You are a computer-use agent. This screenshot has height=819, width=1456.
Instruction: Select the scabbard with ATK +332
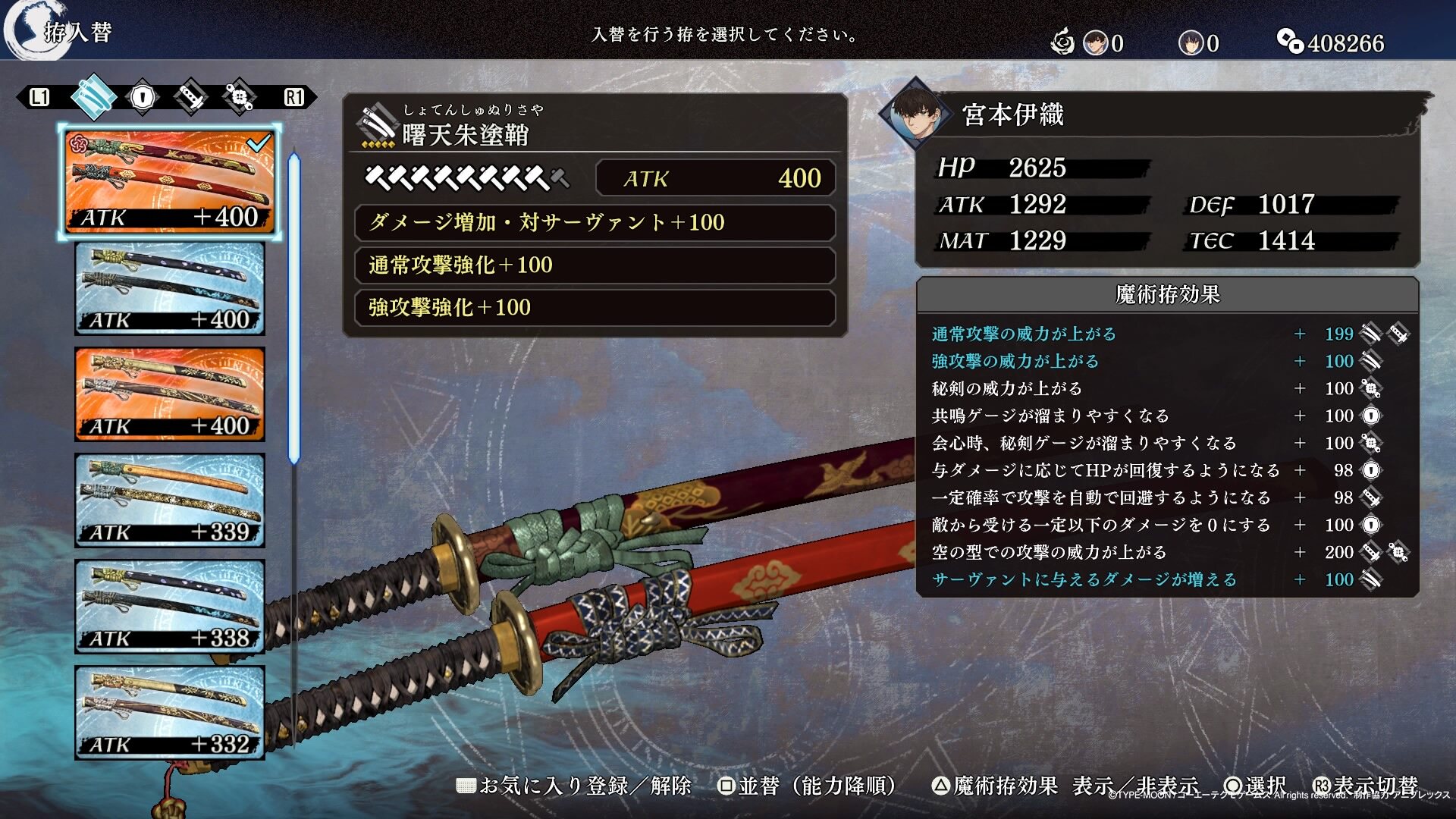click(x=170, y=713)
